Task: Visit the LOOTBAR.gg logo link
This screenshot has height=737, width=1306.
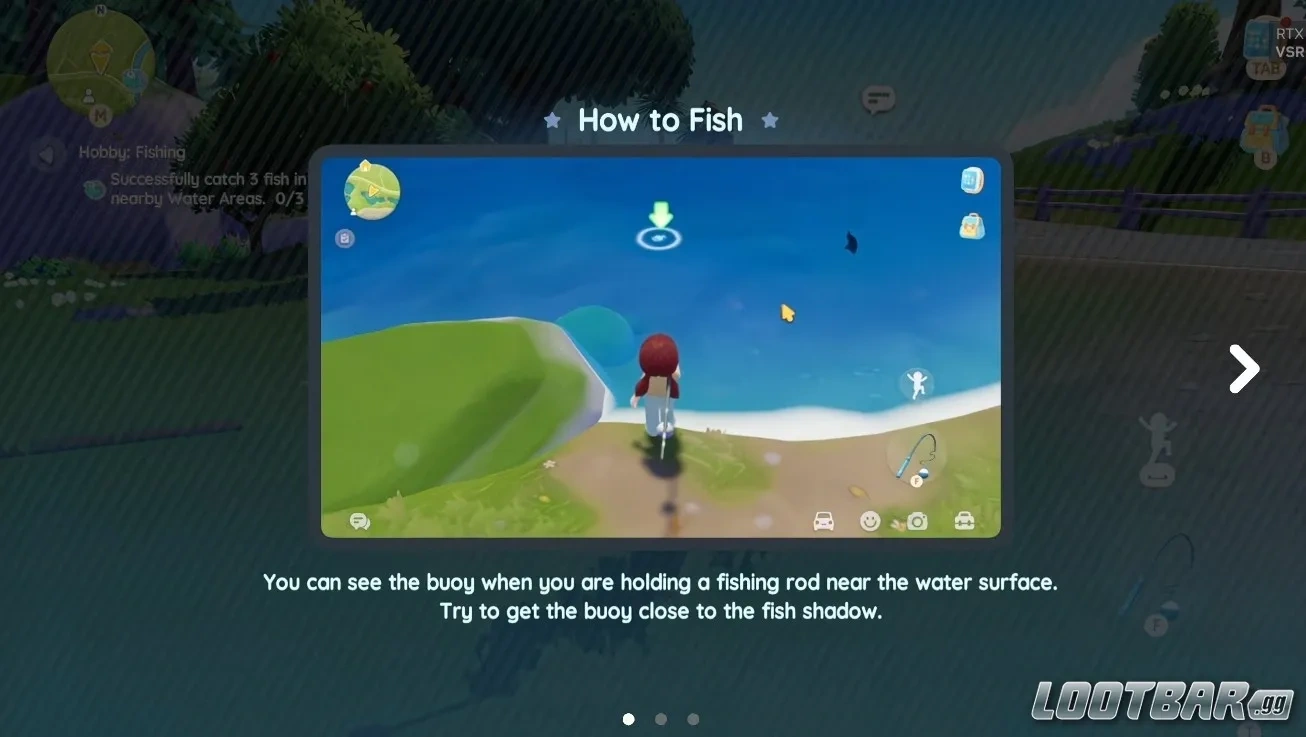Action: [x=1160, y=702]
